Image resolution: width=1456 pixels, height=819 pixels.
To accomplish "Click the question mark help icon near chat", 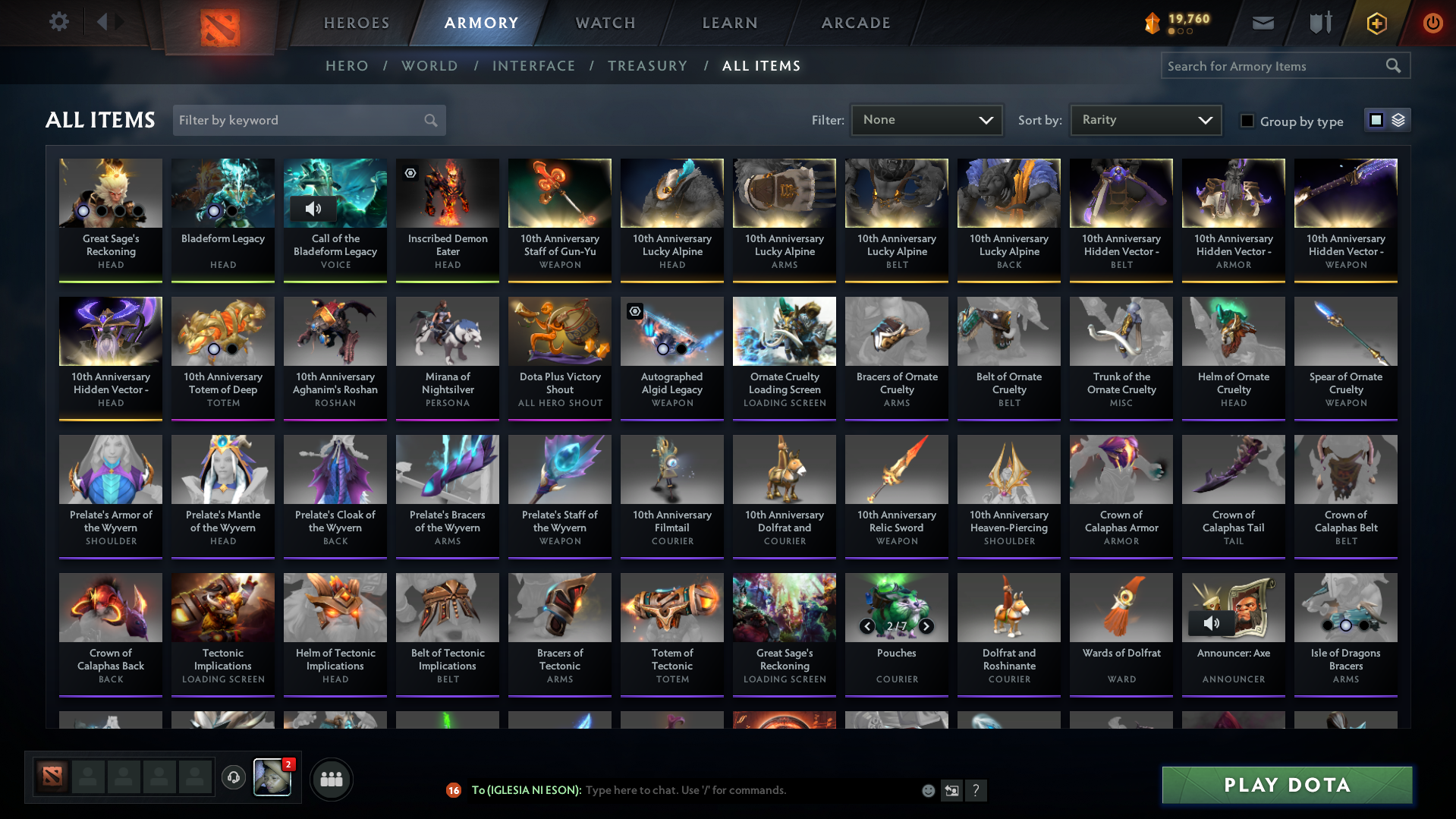I will (977, 790).
